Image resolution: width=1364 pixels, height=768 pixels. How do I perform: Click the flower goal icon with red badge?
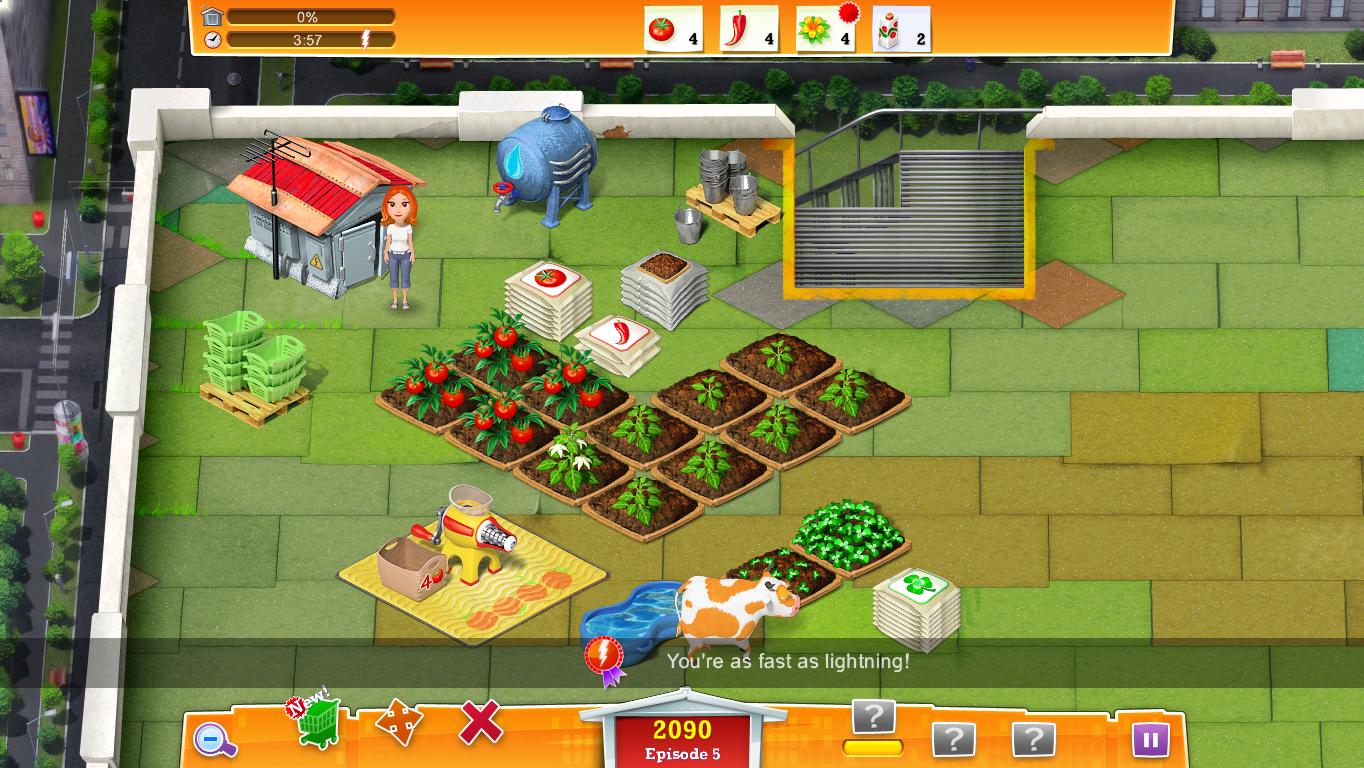pos(825,29)
